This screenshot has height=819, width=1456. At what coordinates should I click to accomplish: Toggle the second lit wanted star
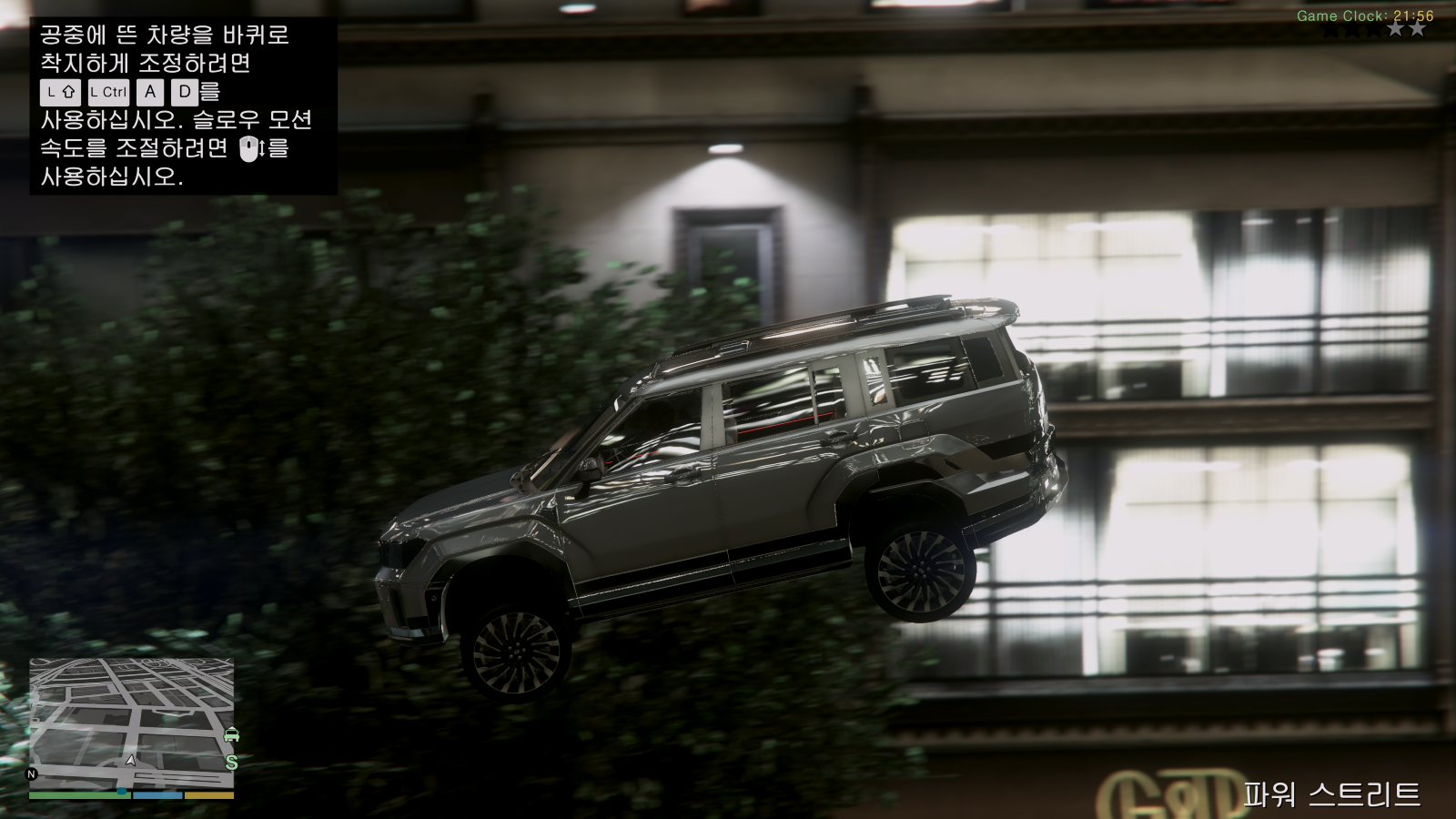click(x=1417, y=29)
